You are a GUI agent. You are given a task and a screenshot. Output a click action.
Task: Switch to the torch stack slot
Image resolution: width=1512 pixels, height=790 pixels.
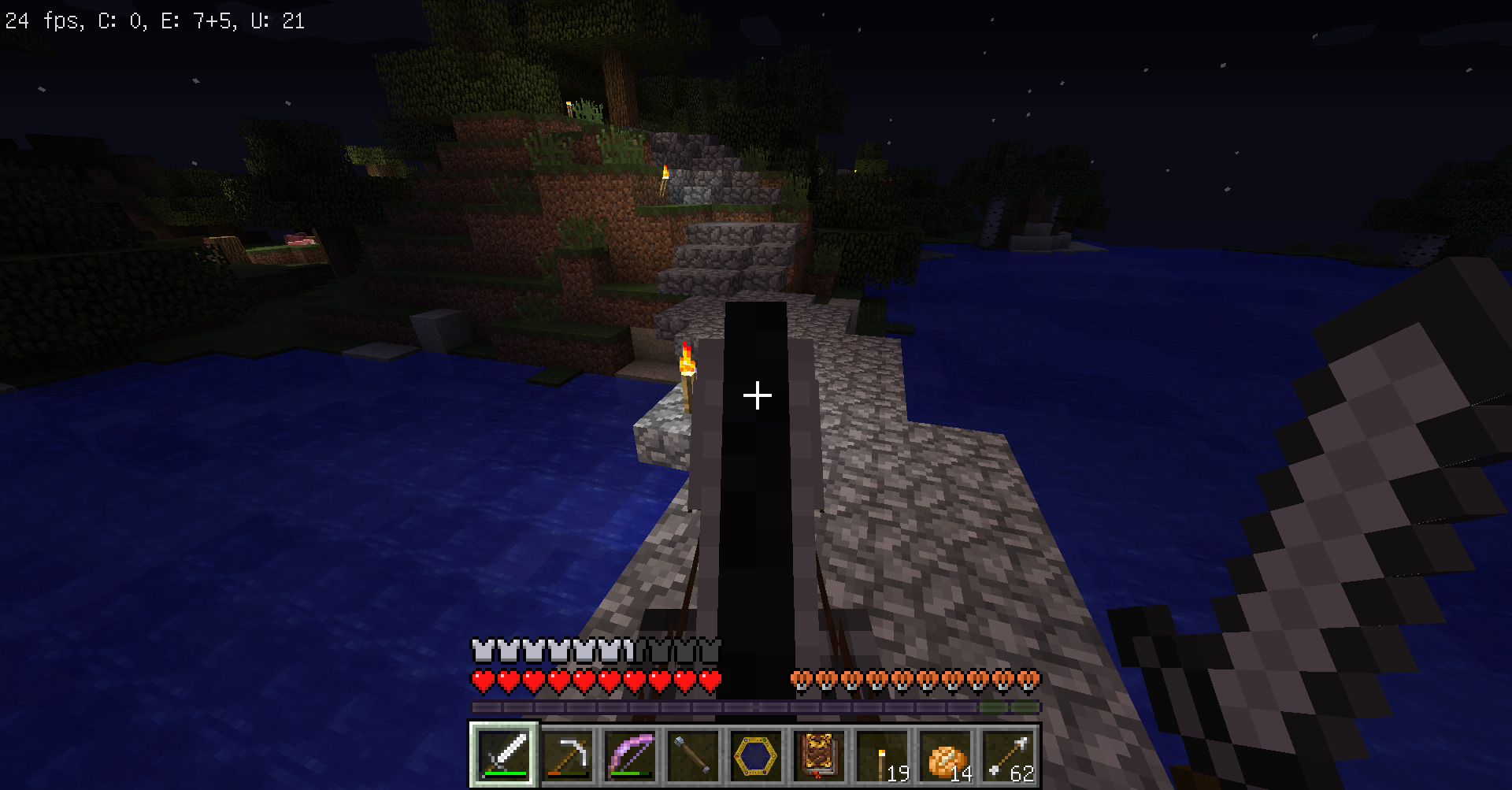coord(882,755)
